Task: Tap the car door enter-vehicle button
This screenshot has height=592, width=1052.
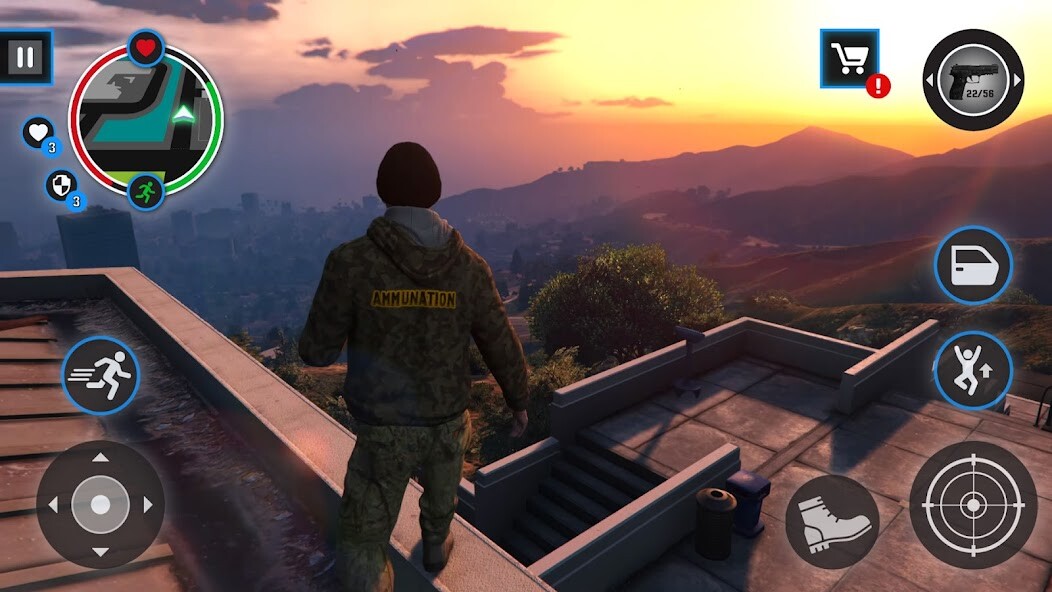Action: [x=973, y=266]
